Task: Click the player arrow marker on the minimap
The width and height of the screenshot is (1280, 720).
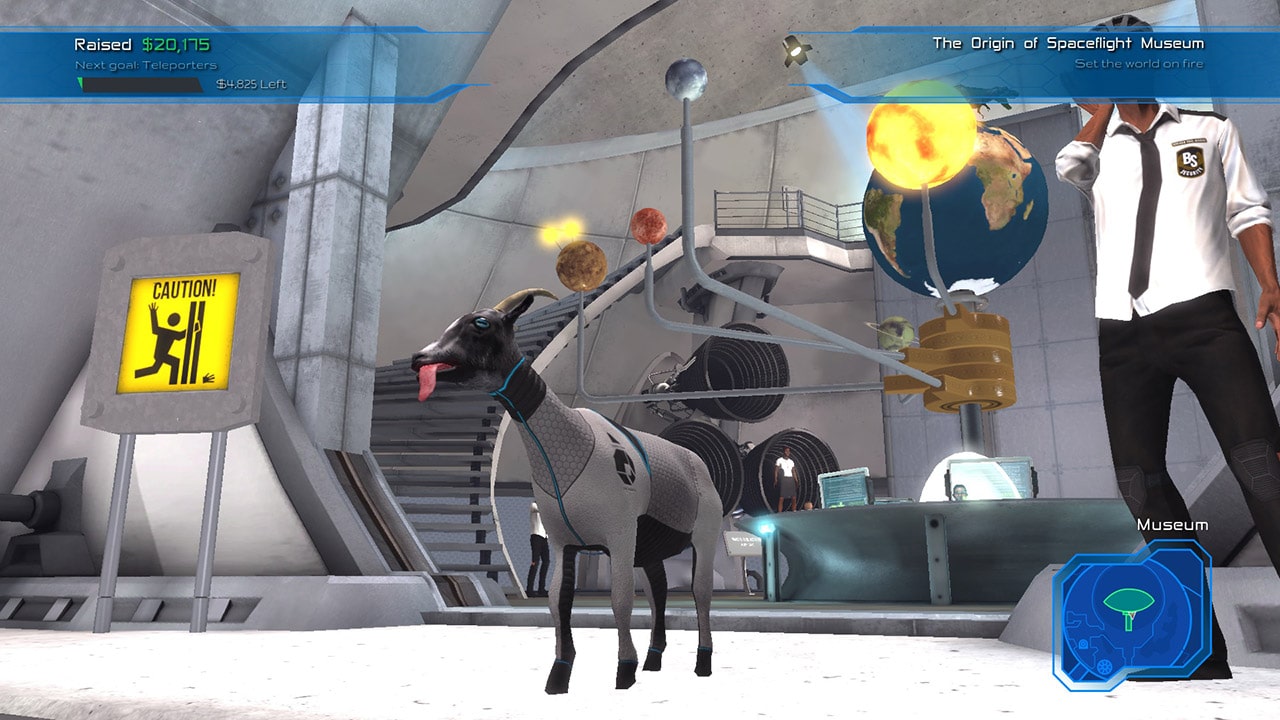Action: coord(1133,616)
